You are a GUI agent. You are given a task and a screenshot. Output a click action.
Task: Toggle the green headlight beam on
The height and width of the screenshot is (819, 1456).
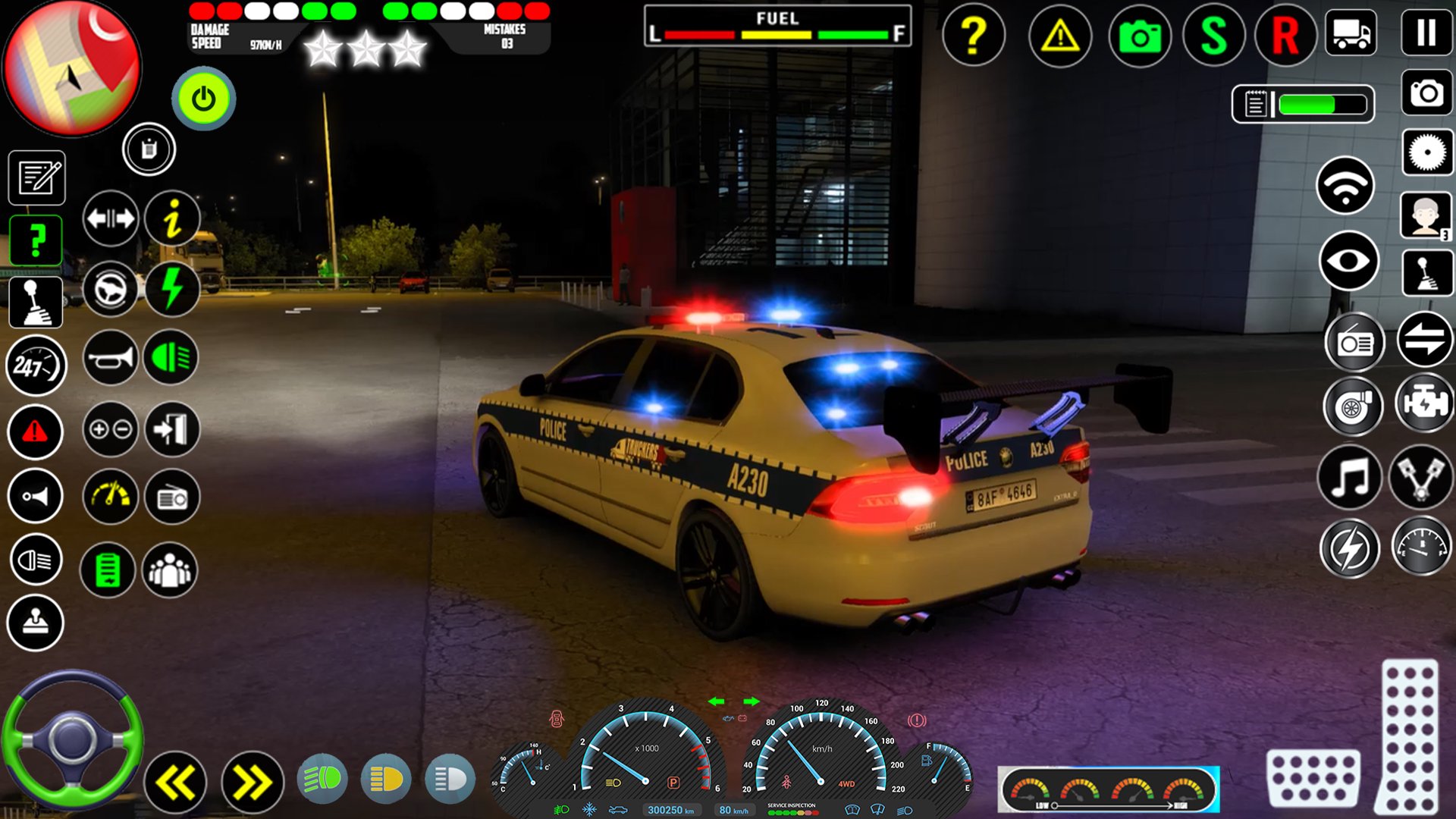tap(324, 778)
